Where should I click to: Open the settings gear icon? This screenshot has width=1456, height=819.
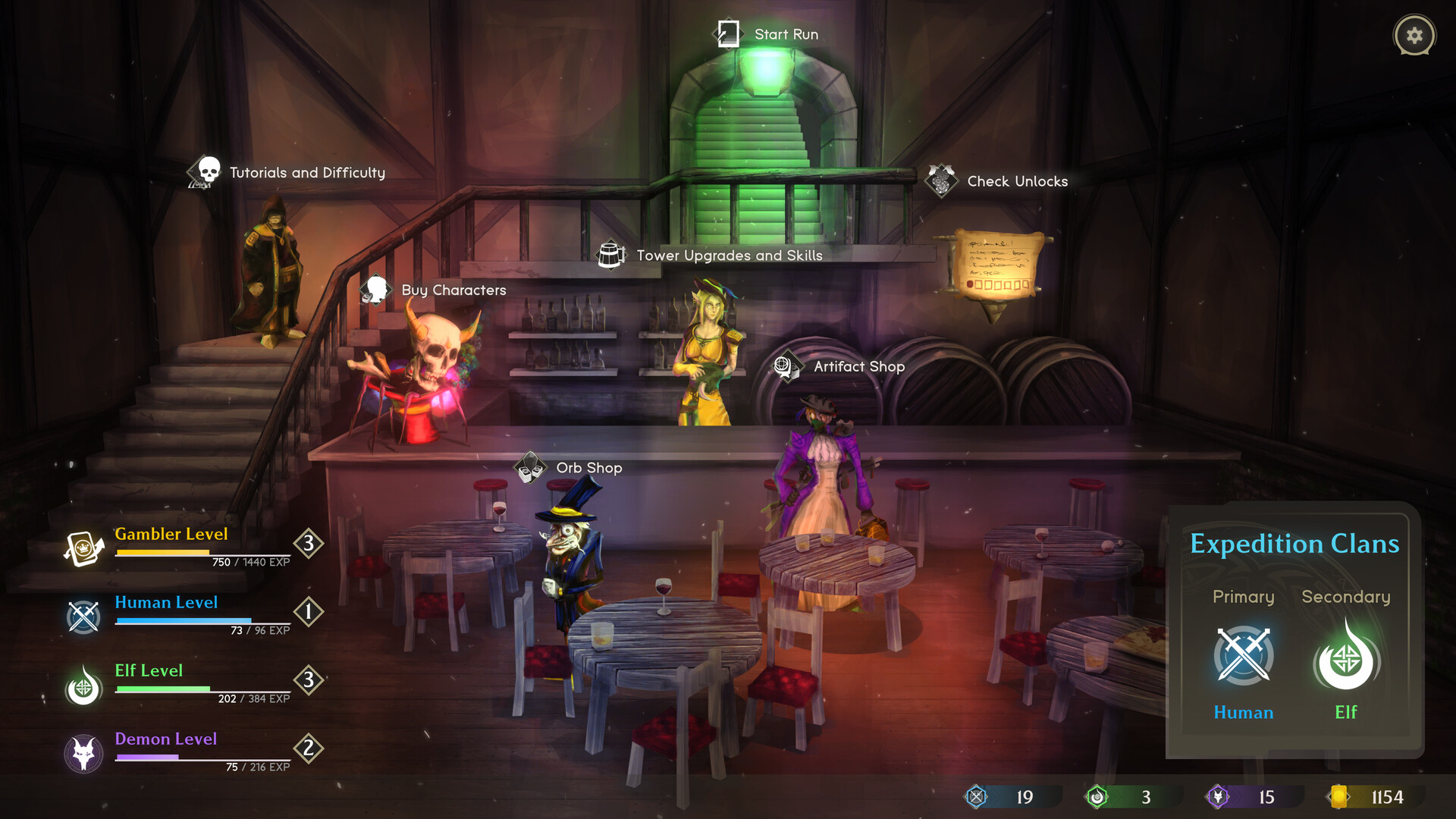1414,36
